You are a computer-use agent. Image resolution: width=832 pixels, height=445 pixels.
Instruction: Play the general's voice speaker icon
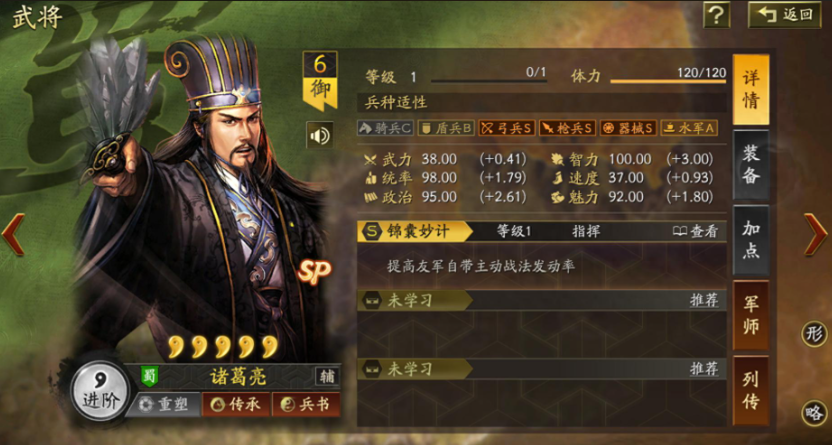pos(320,134)
